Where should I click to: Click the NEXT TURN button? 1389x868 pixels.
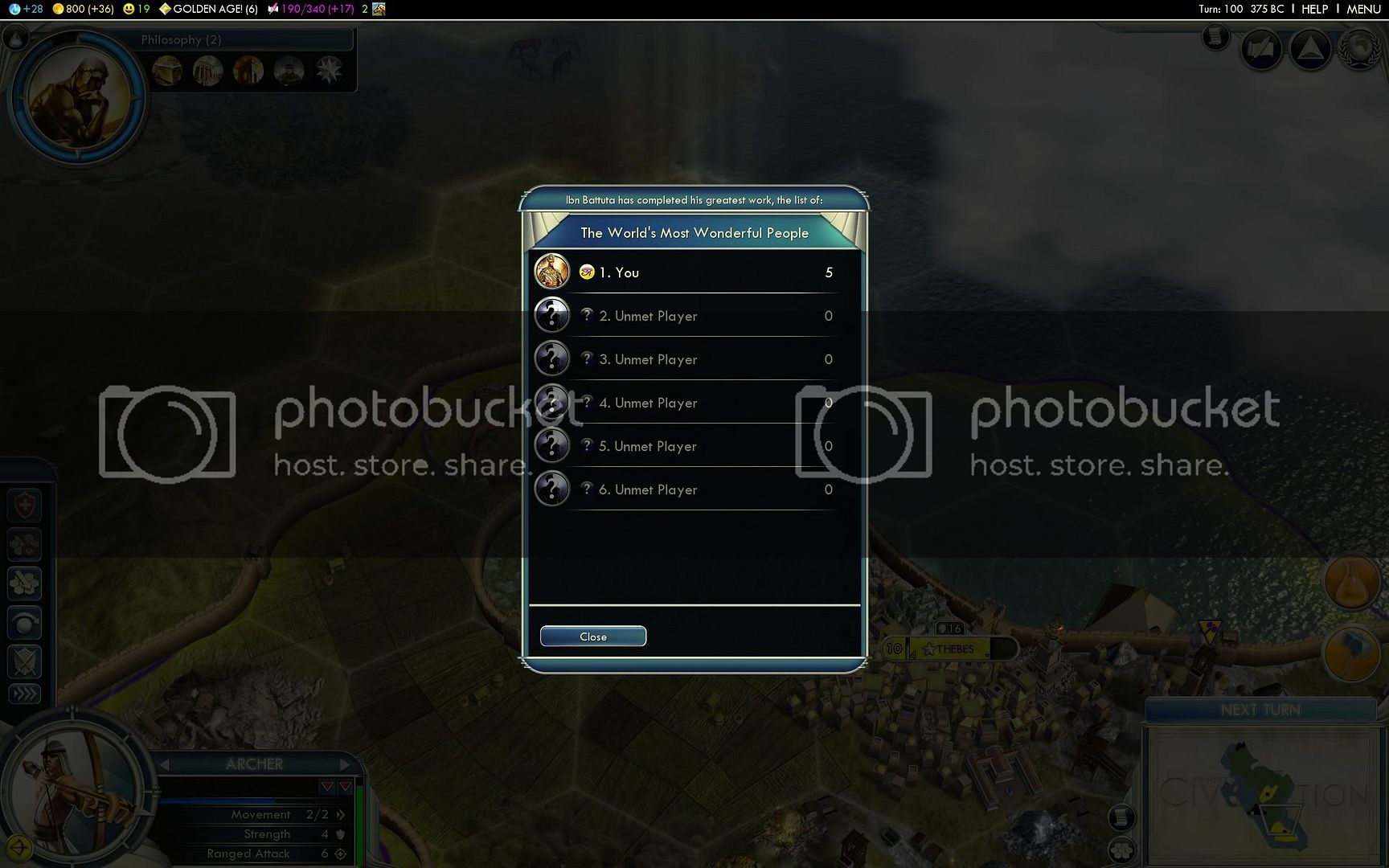point(1260,710)
